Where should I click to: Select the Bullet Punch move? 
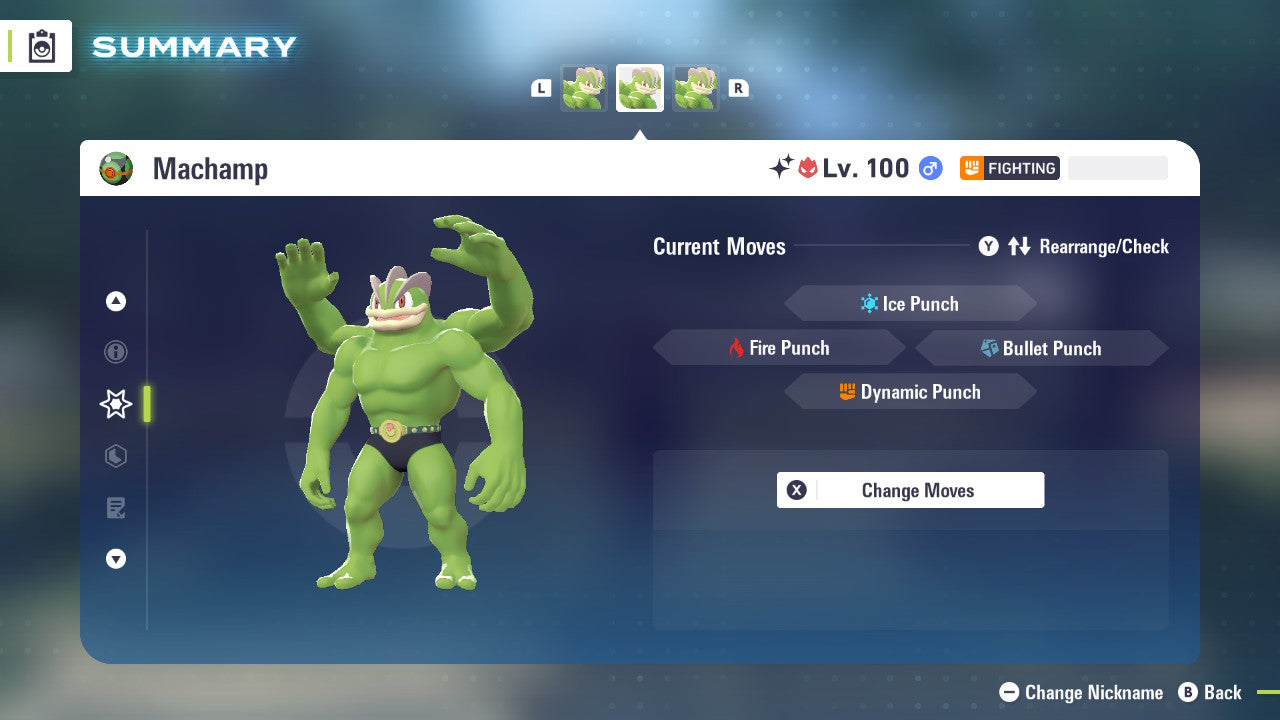point(1041,348)
